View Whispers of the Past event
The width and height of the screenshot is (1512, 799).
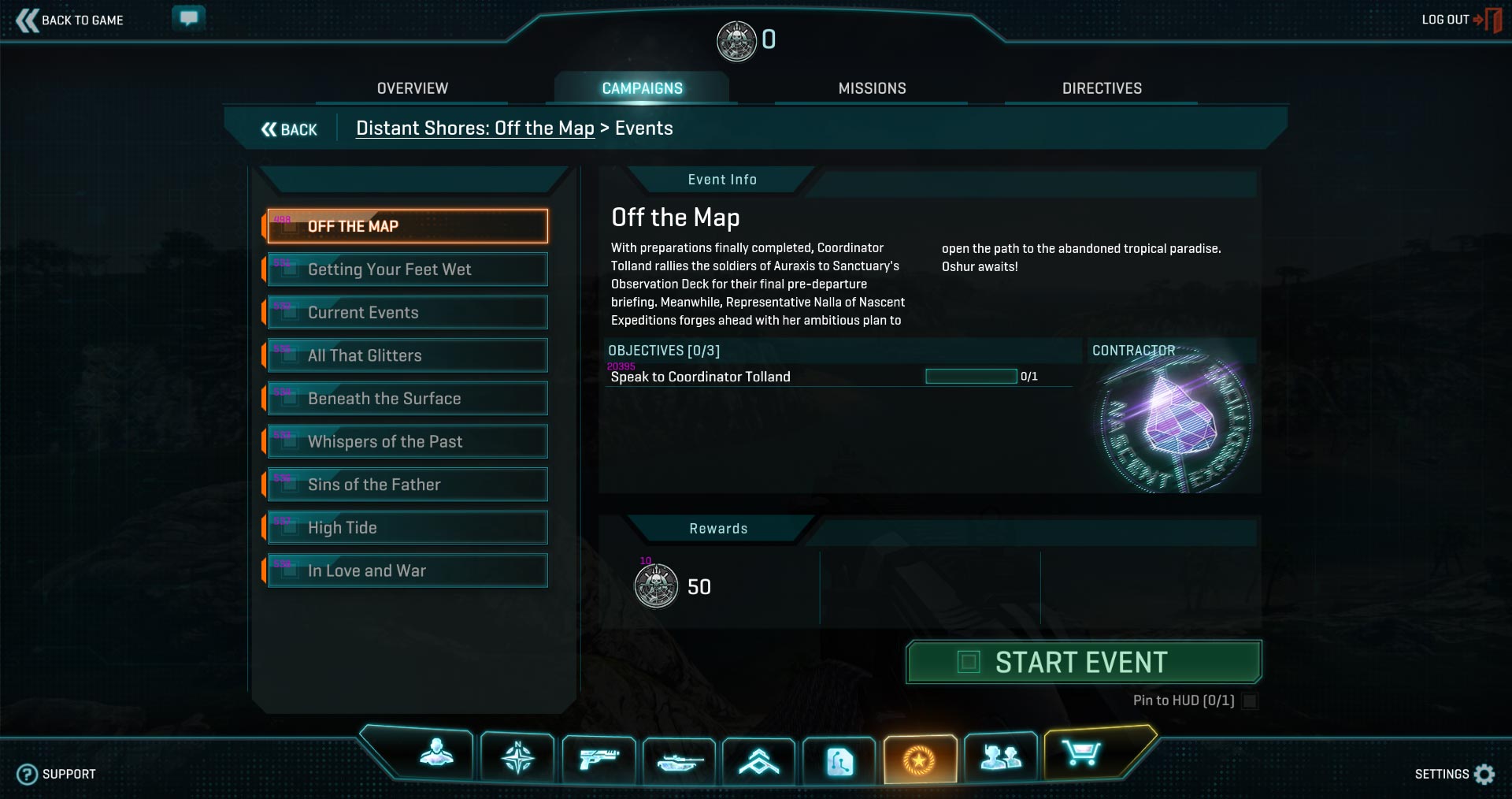[x=407, y=441]
